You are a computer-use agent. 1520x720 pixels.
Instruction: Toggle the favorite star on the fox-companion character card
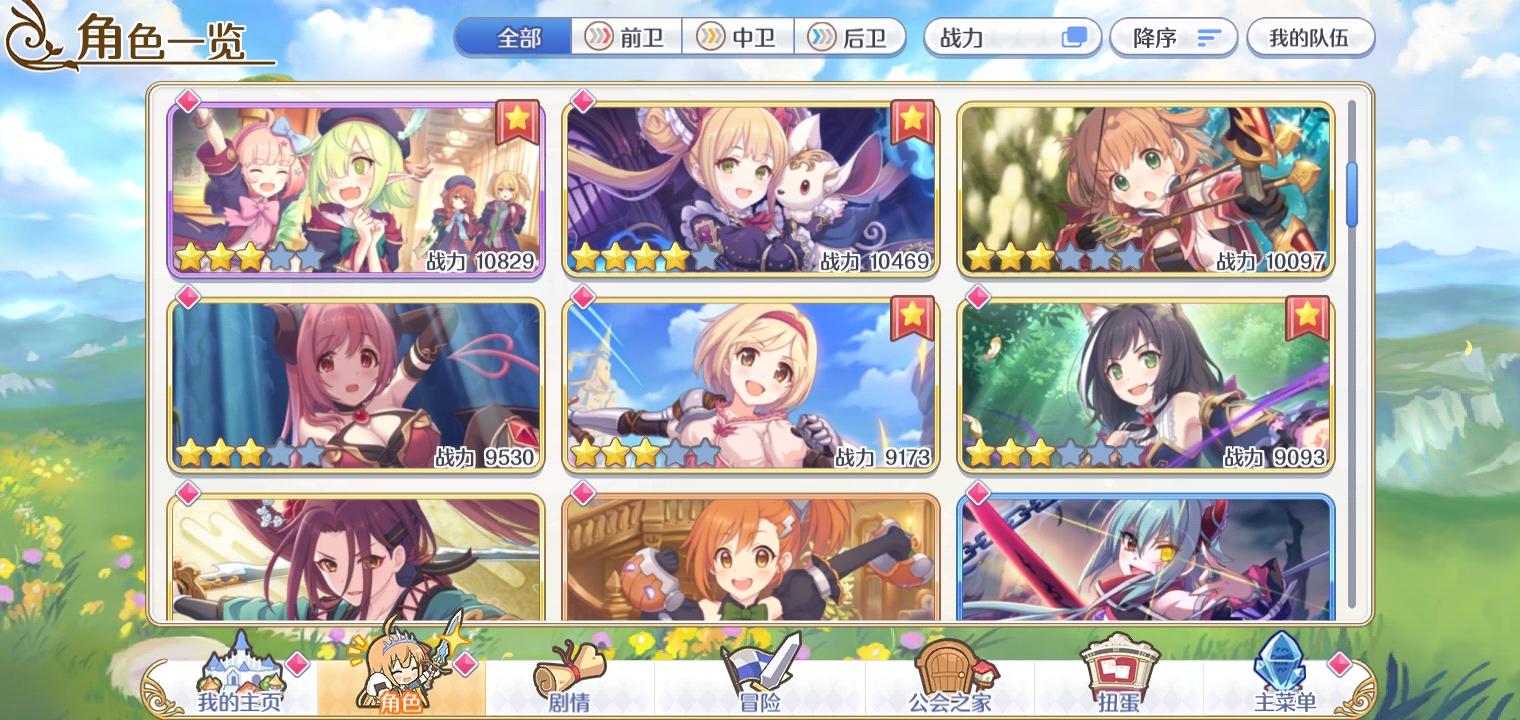[913, 124]
